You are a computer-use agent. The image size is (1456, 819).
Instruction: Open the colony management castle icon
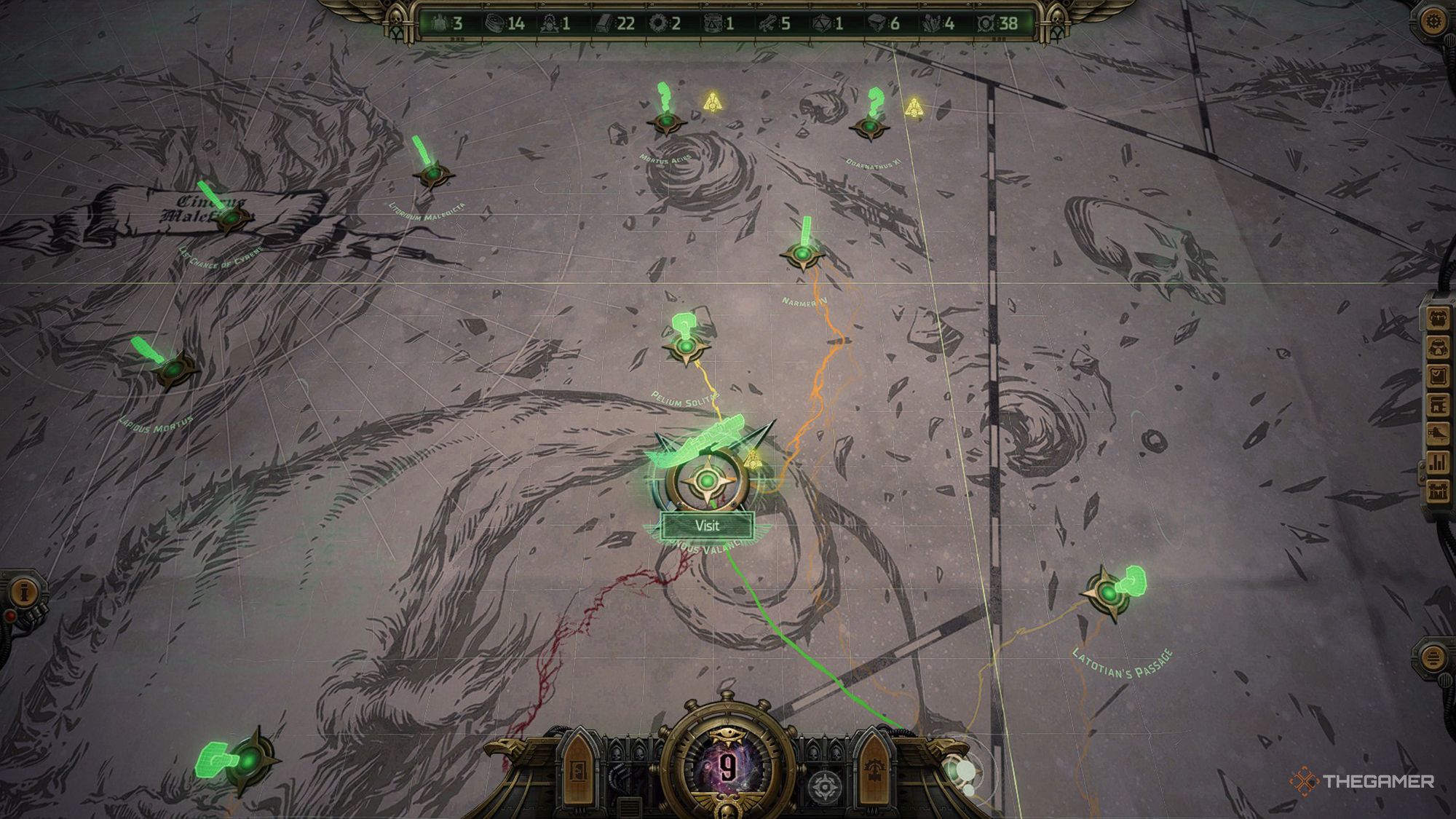click(1439, 487)
